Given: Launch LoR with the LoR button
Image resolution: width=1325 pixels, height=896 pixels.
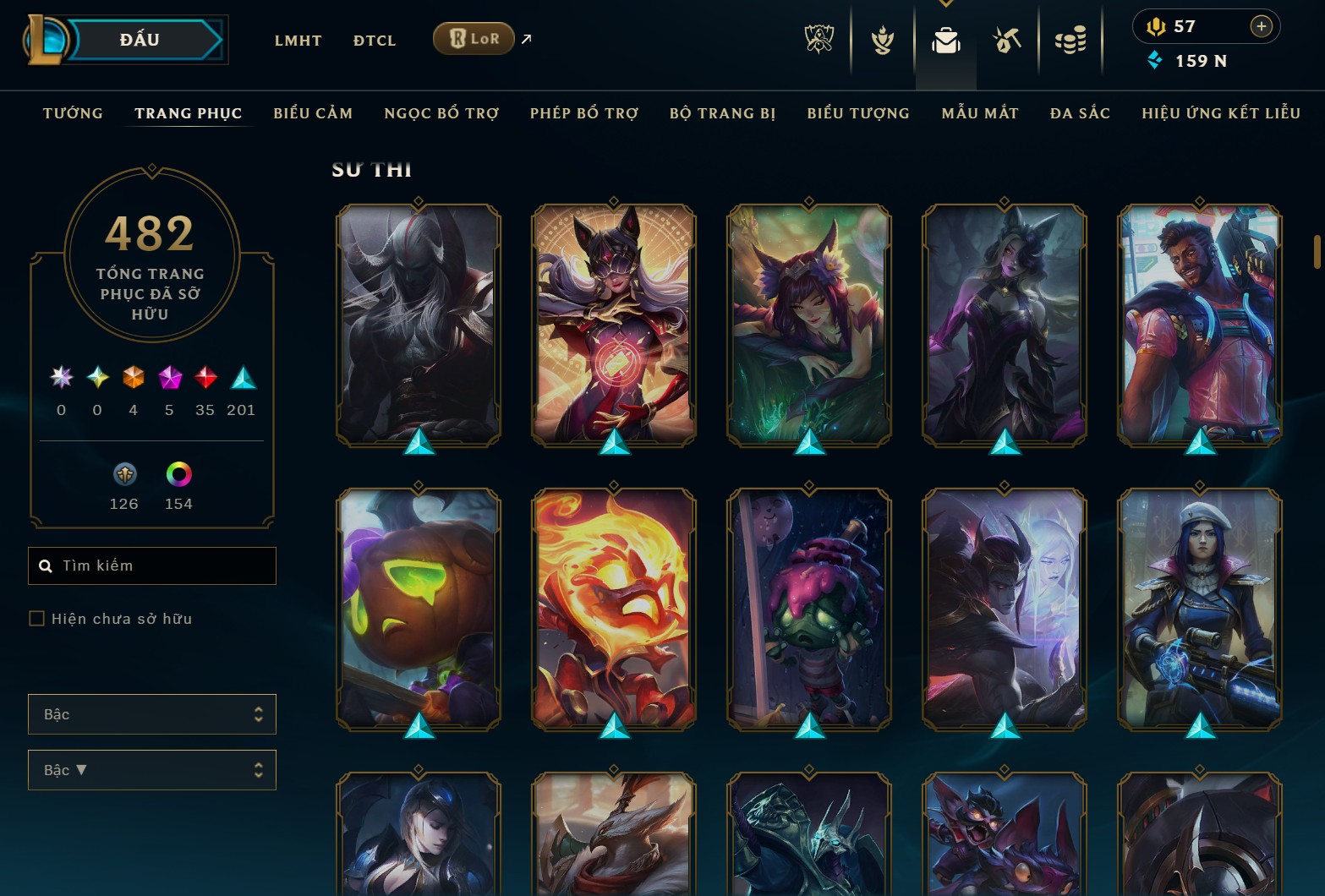Looking at the screenshot, I should coord(473,38).
